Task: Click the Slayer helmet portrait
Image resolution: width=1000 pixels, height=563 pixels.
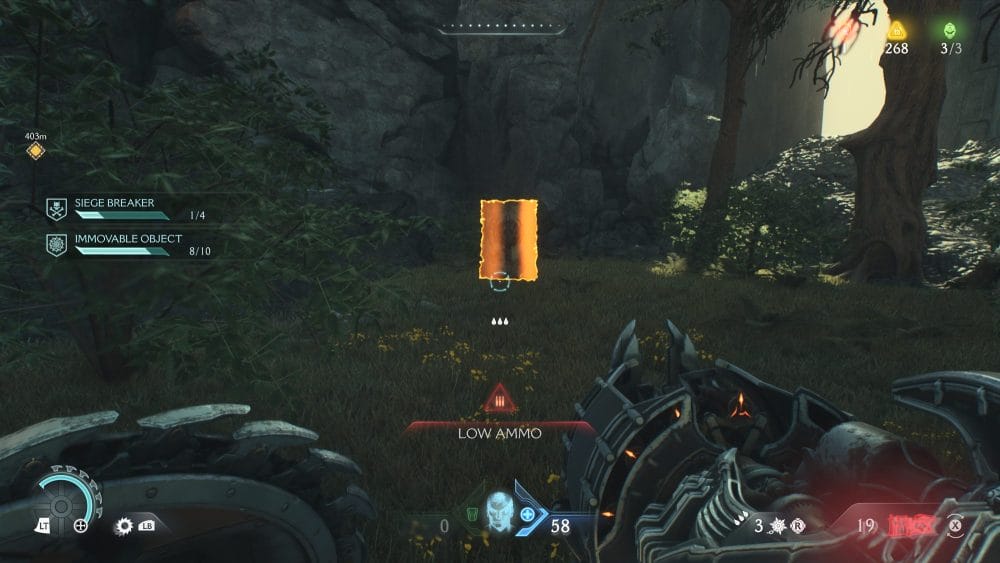Action: tap(498, 510)
